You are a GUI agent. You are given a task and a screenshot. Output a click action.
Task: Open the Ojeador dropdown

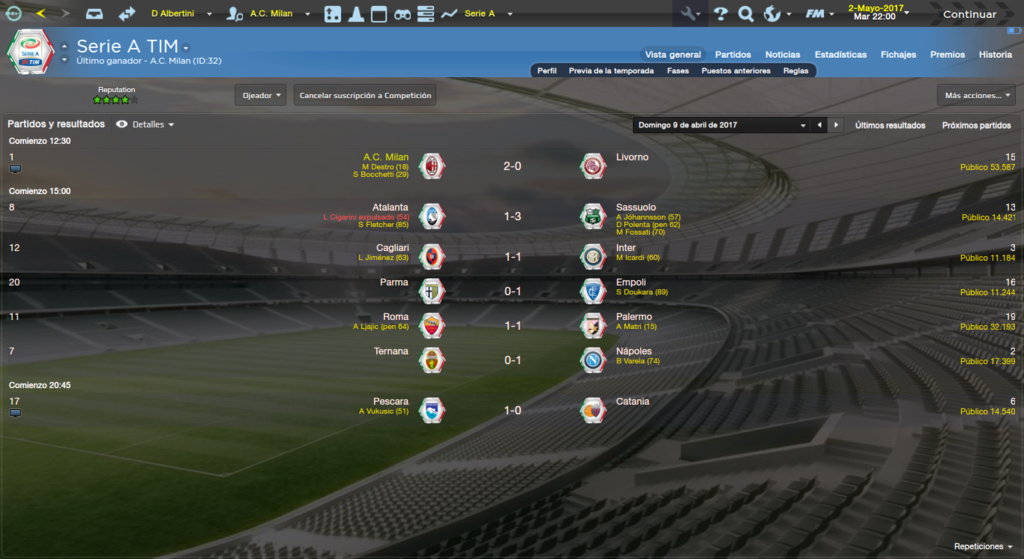[261, 96]
